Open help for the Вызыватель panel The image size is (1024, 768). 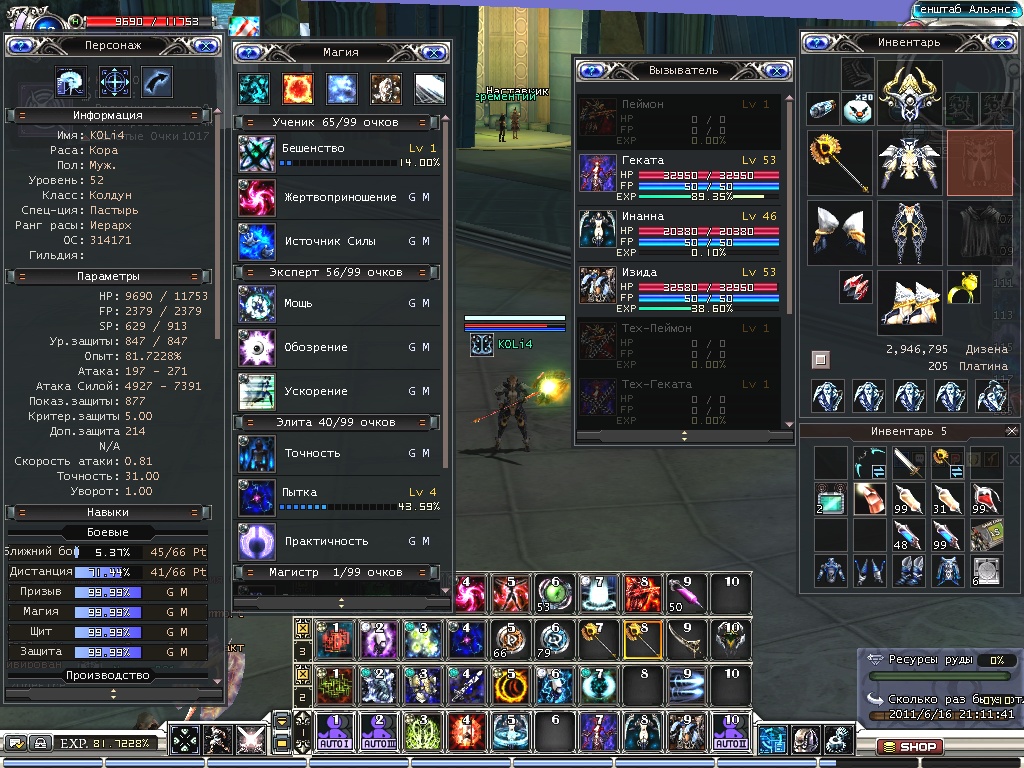(x=591, y=71)
